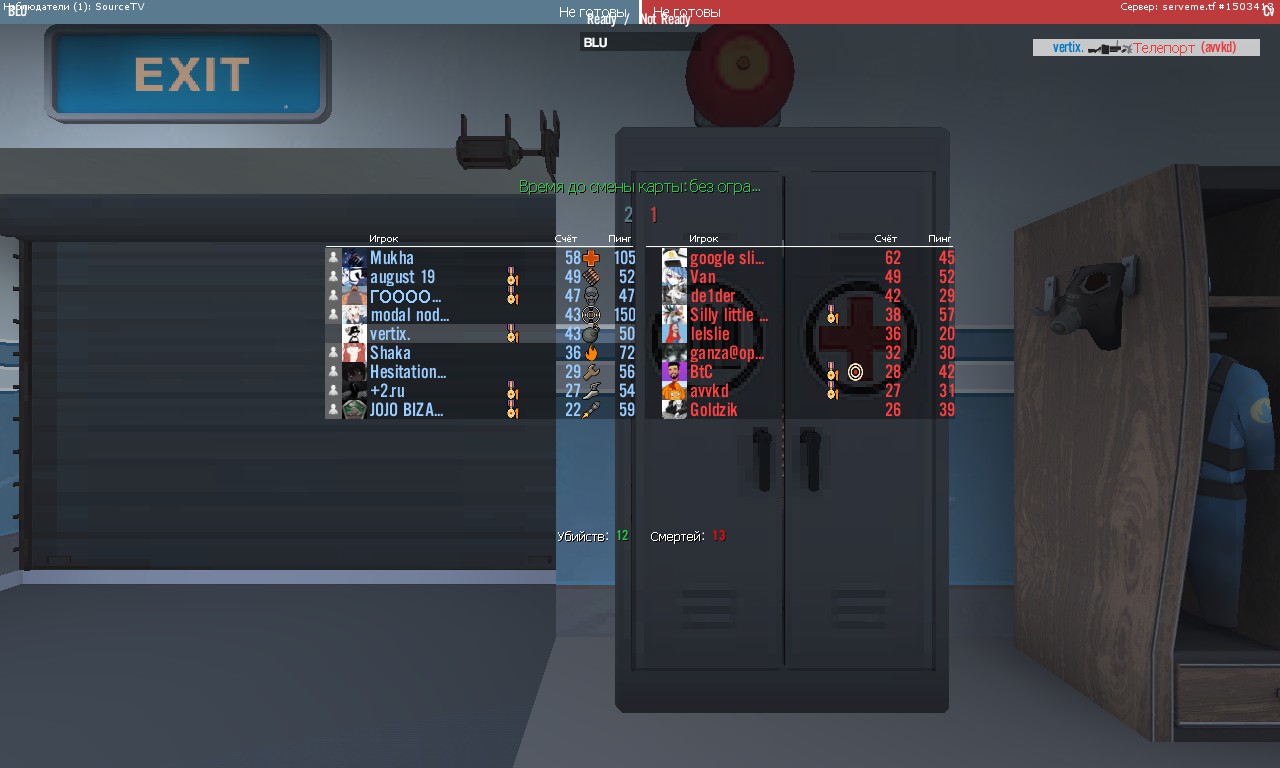Select avvkd in the RED list
The height and width of the screenshot is (768, 1280).
709,391
